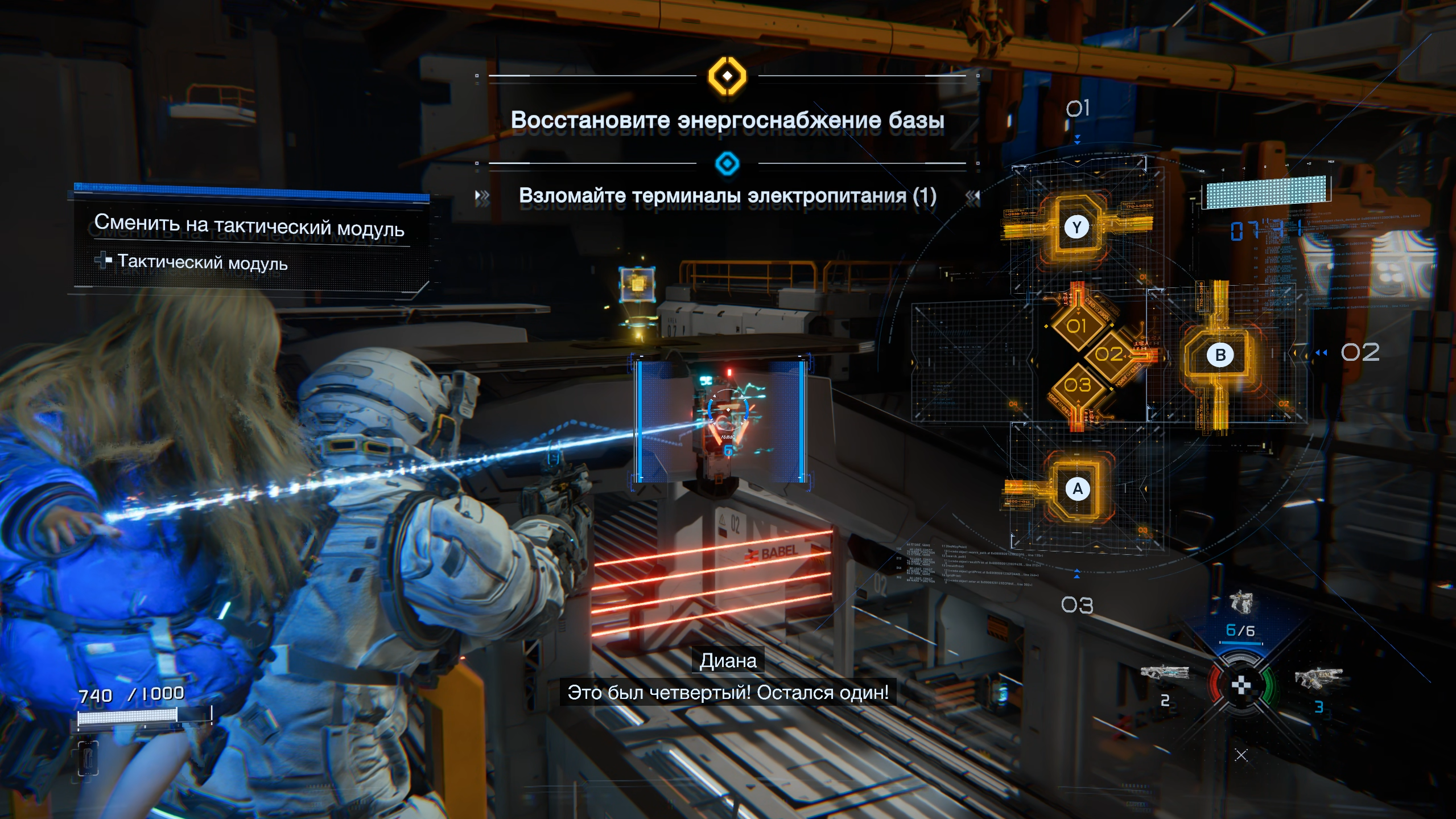The image size is (1456, 819).
Task: Switch to the left weapon with 2 charges
Action: pos(1164,673)
